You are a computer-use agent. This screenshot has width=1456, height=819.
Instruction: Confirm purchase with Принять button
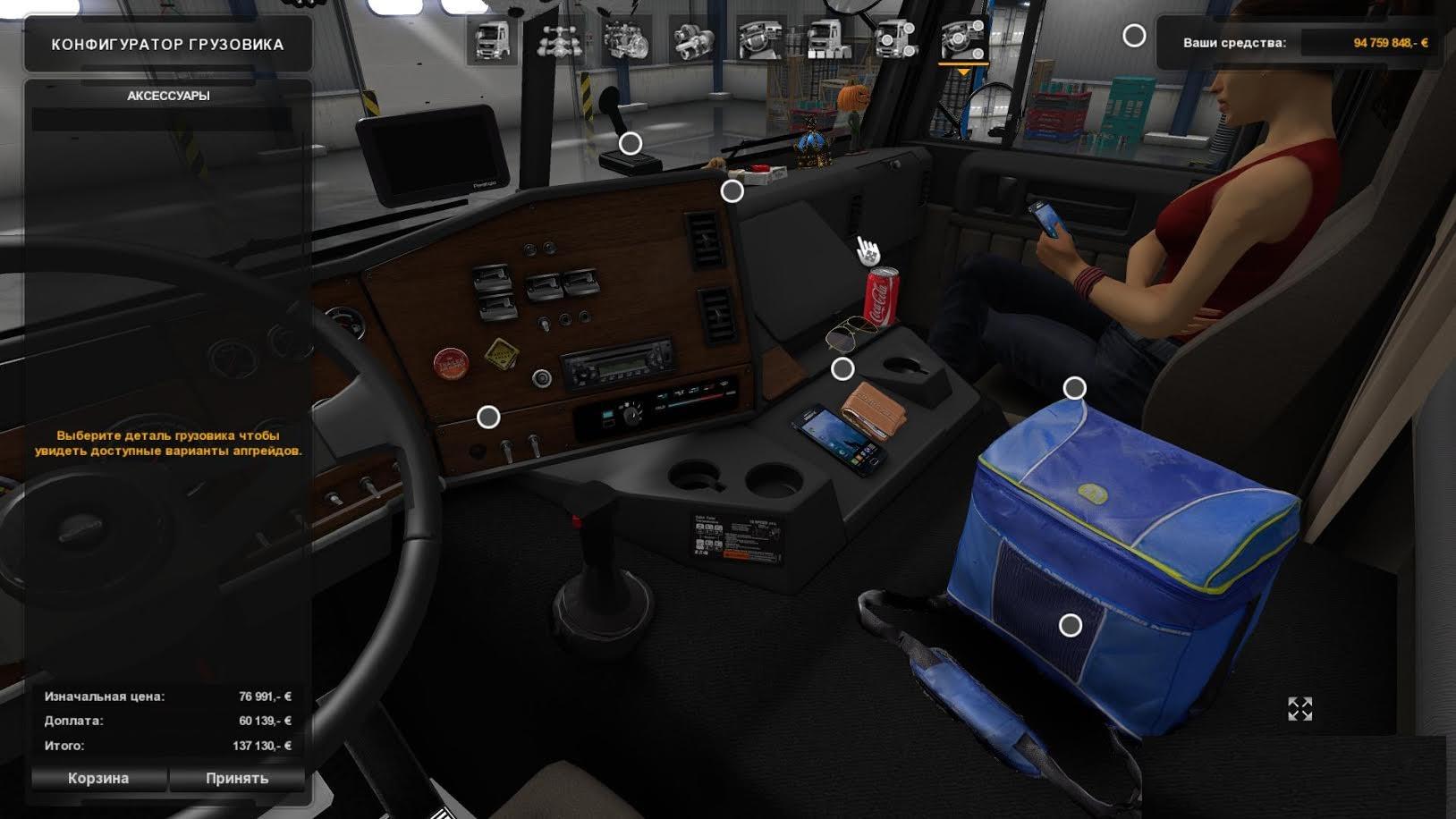tap(237, 778)
